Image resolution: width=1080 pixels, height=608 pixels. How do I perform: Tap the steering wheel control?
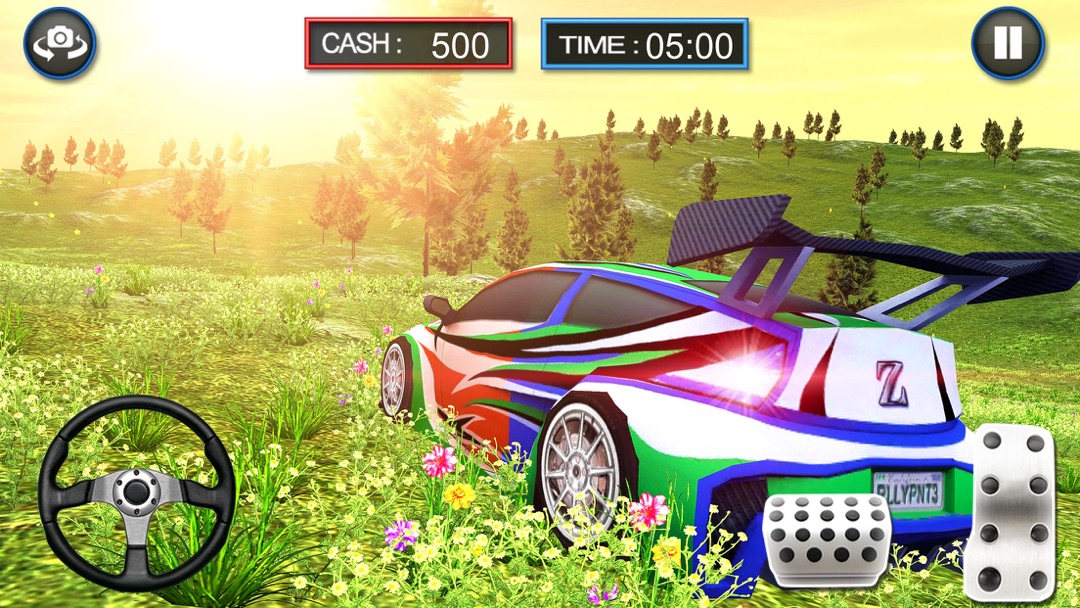pos(136,492)
